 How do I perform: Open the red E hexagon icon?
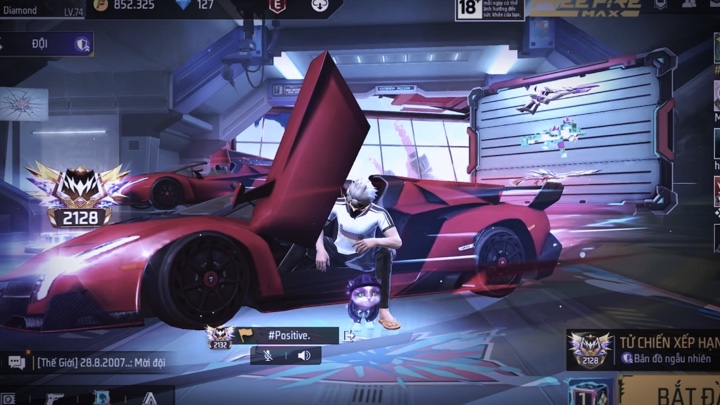[277, 6]
